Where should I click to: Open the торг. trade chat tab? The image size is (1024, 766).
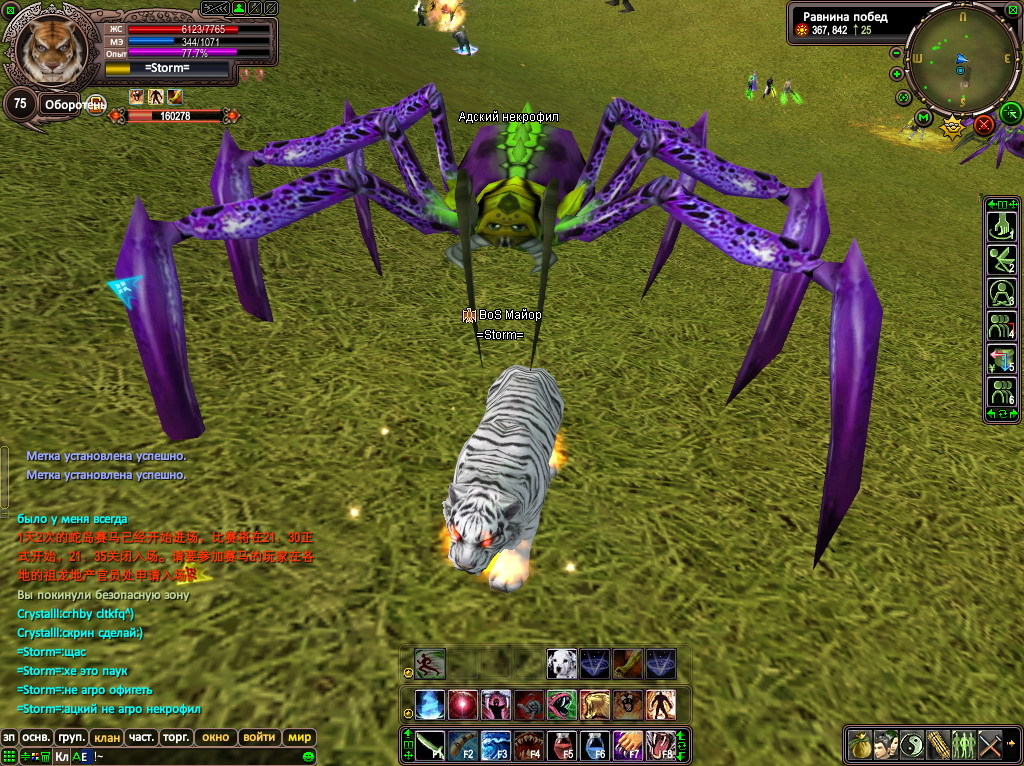[x=176, y=737]
